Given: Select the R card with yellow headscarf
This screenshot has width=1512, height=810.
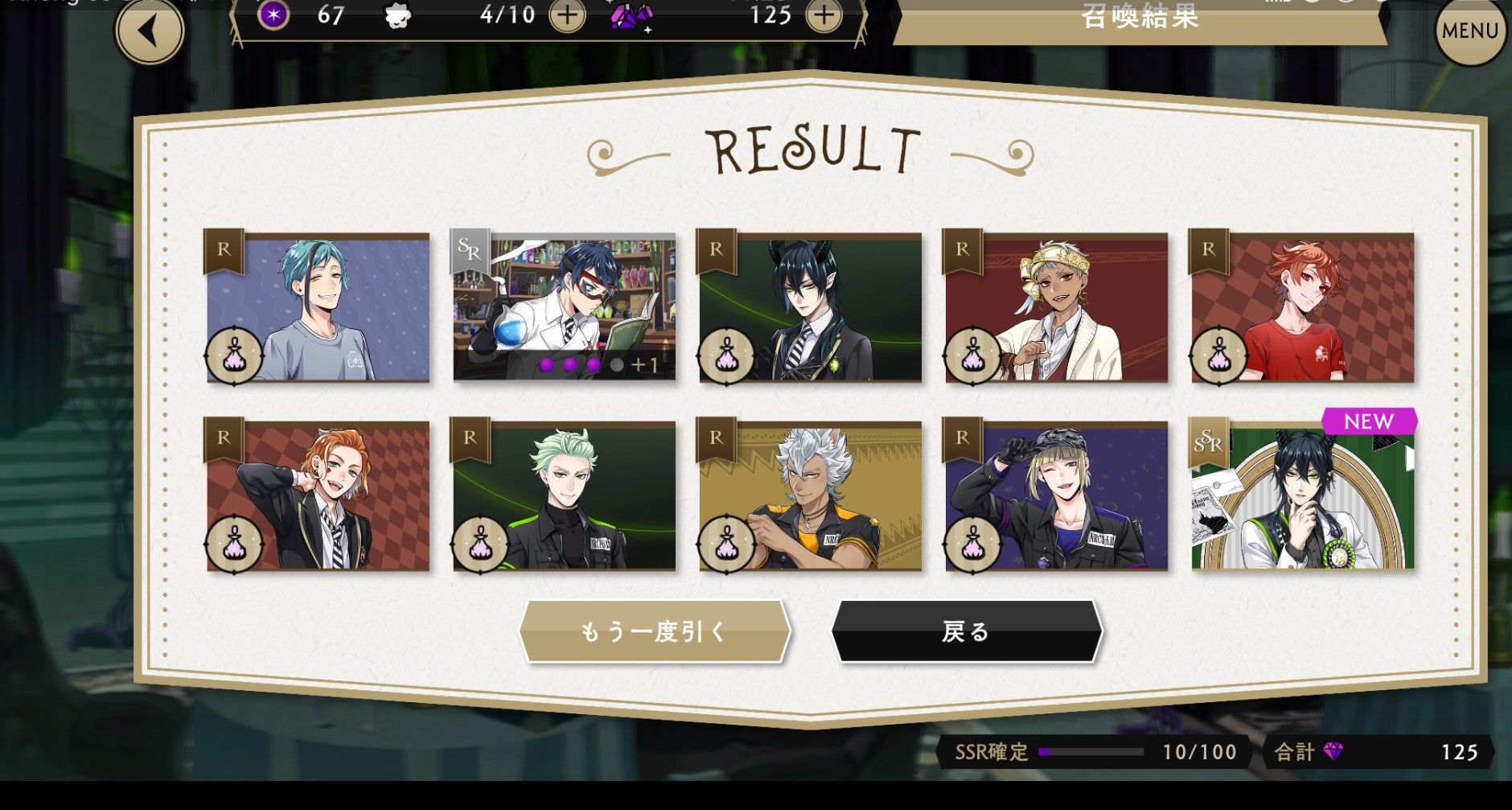Looking at the screenshot, I should point(1056,308).
